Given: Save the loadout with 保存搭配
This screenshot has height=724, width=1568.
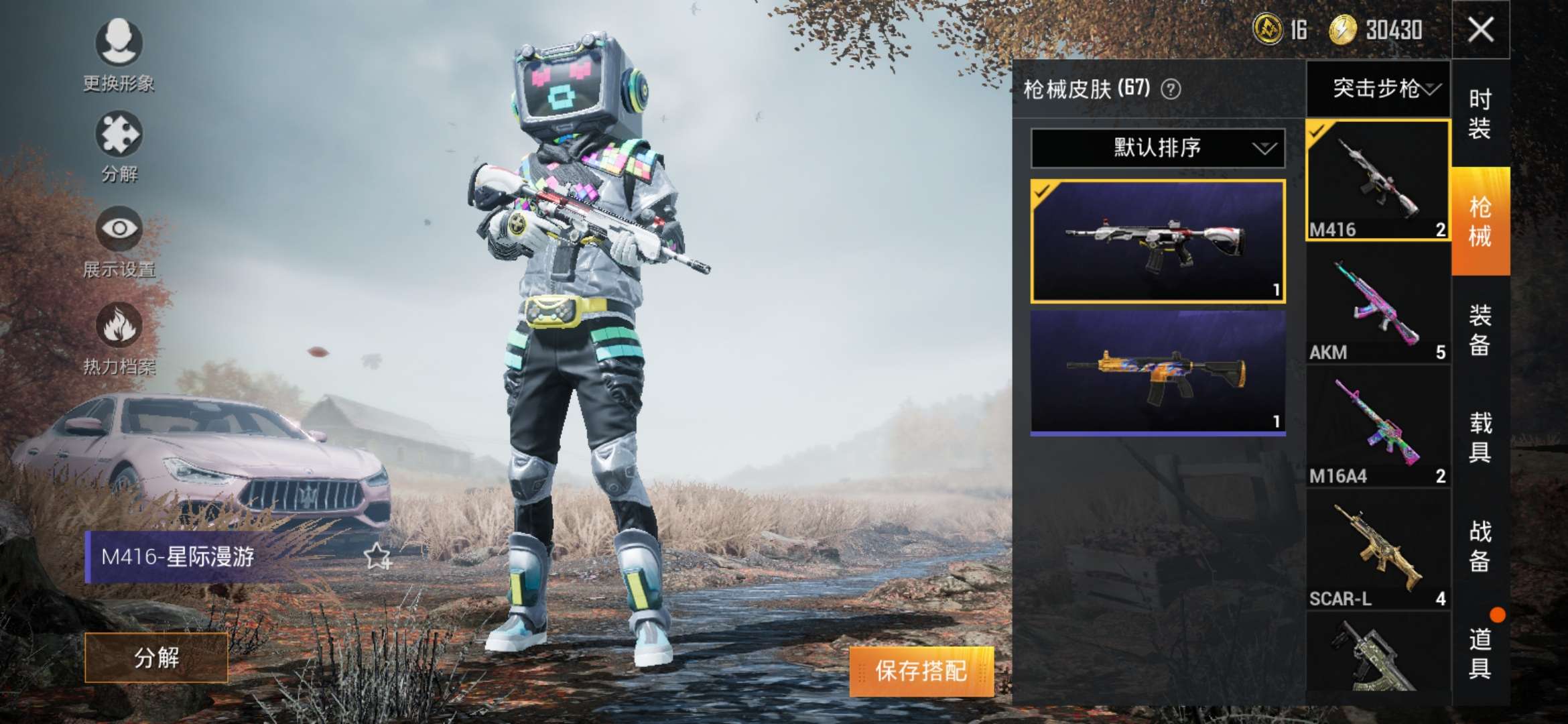Looking at the screenshot, I should [x=921, y=671].
